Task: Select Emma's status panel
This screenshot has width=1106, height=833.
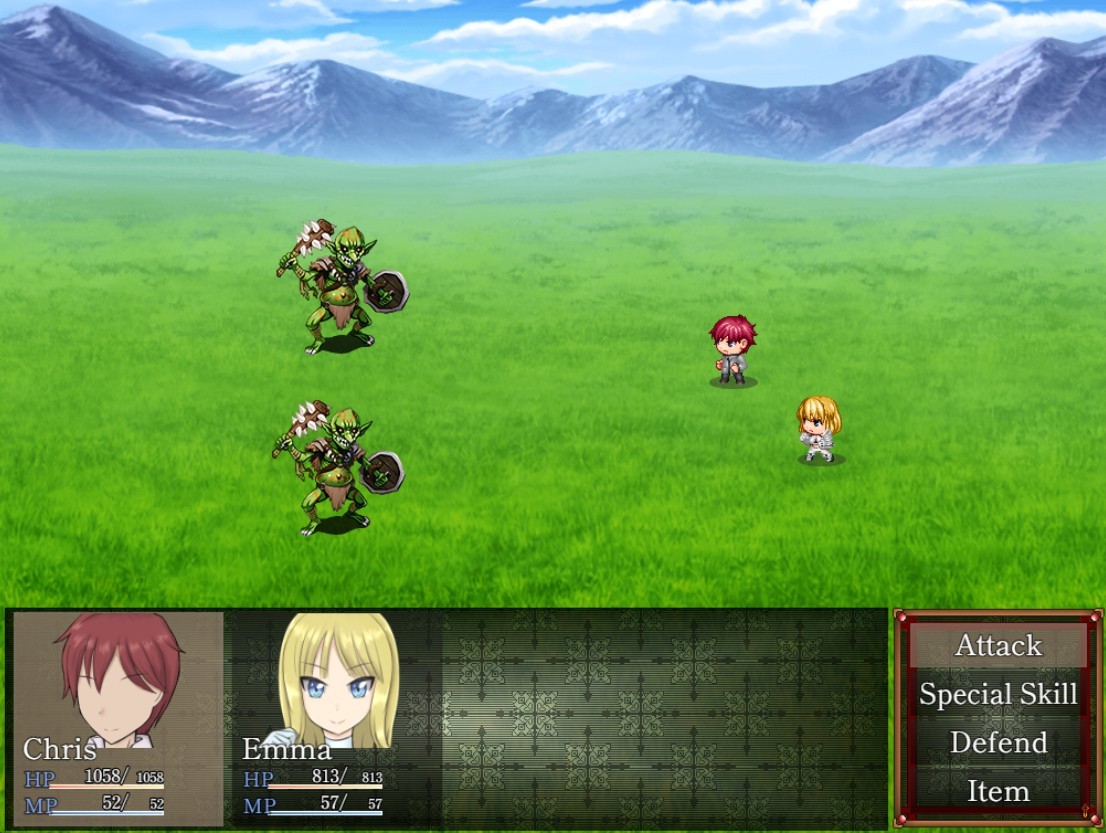Action: [336, 718]
